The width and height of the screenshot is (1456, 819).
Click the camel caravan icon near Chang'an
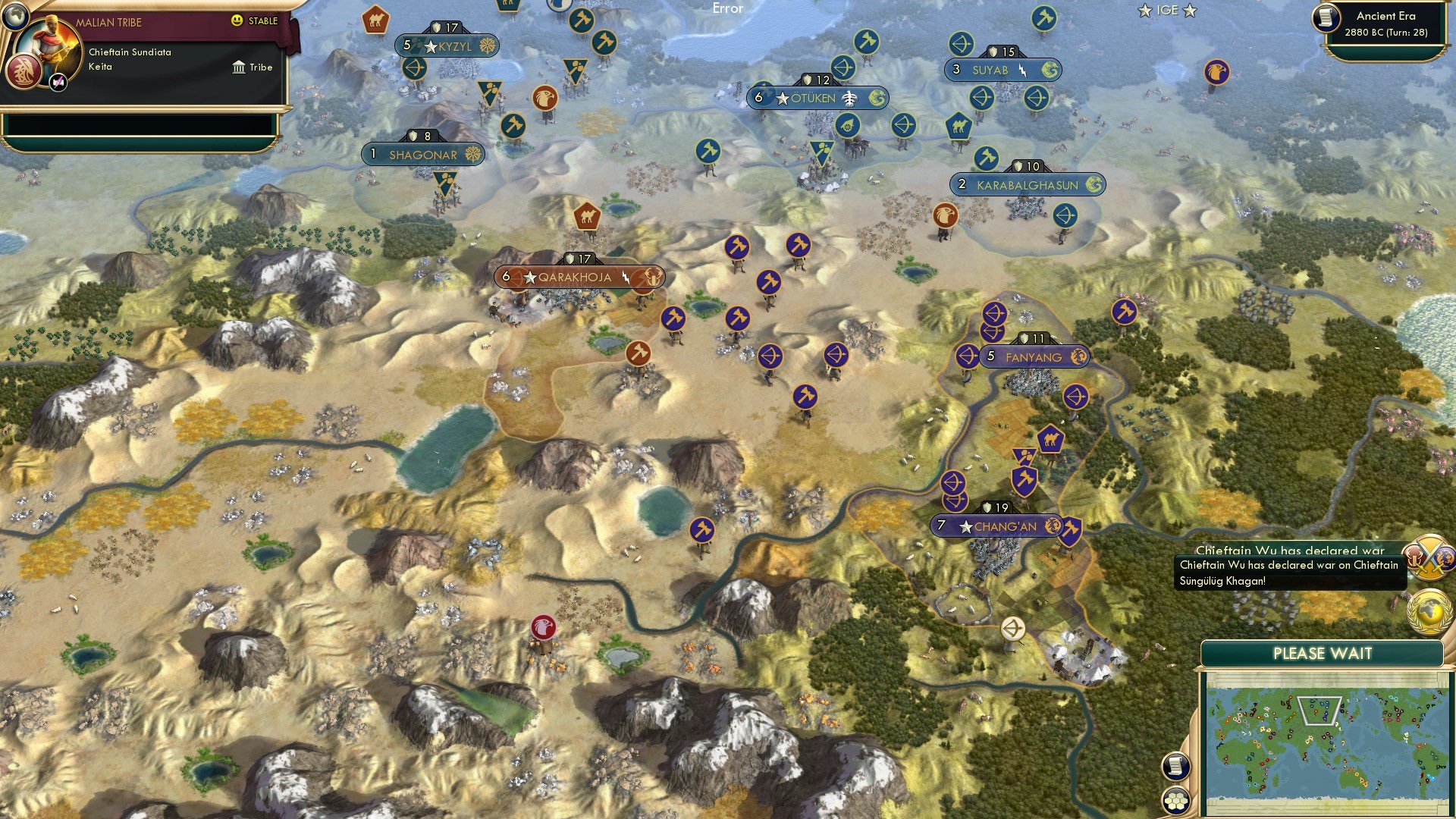(x=1049, y=438)
